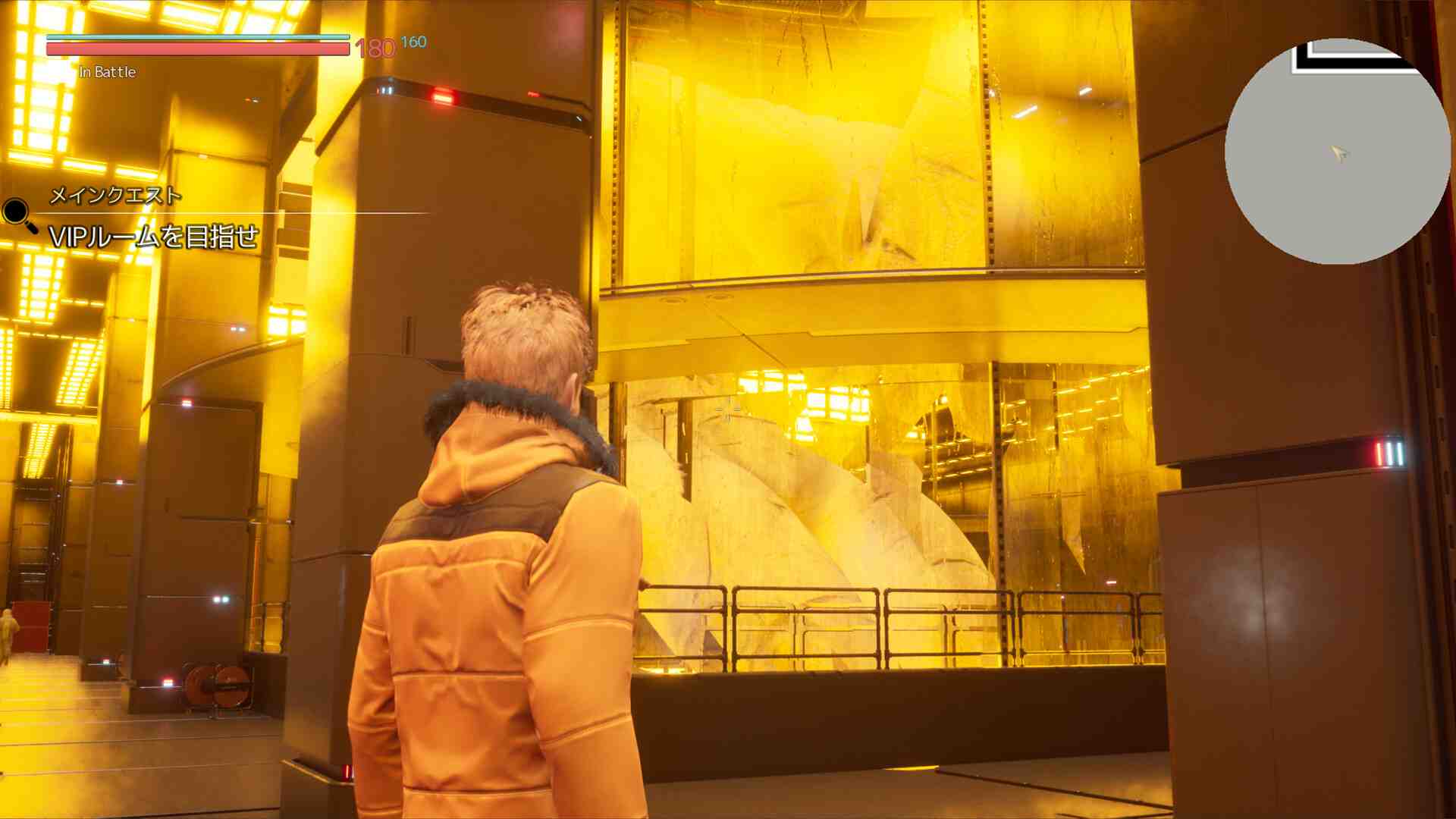Select the magnifying glass quest icon
Image resolution: width=1456 pixels, height=819 pixels.
(x=17, y=214)
